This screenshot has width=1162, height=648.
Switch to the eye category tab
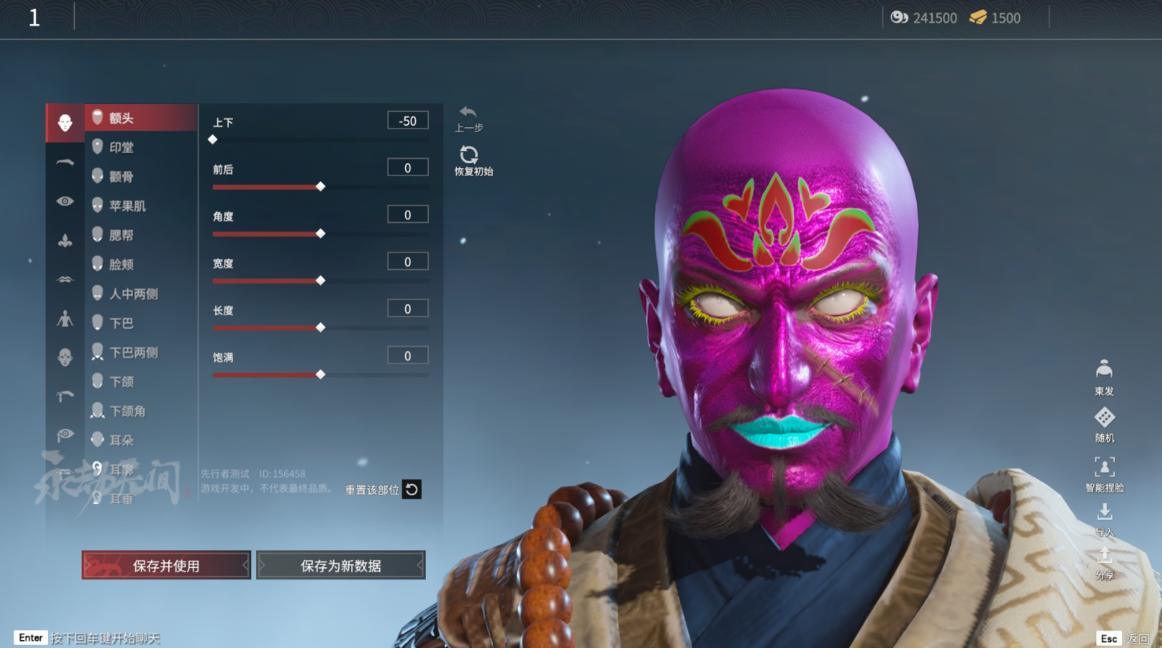(65, 201)
